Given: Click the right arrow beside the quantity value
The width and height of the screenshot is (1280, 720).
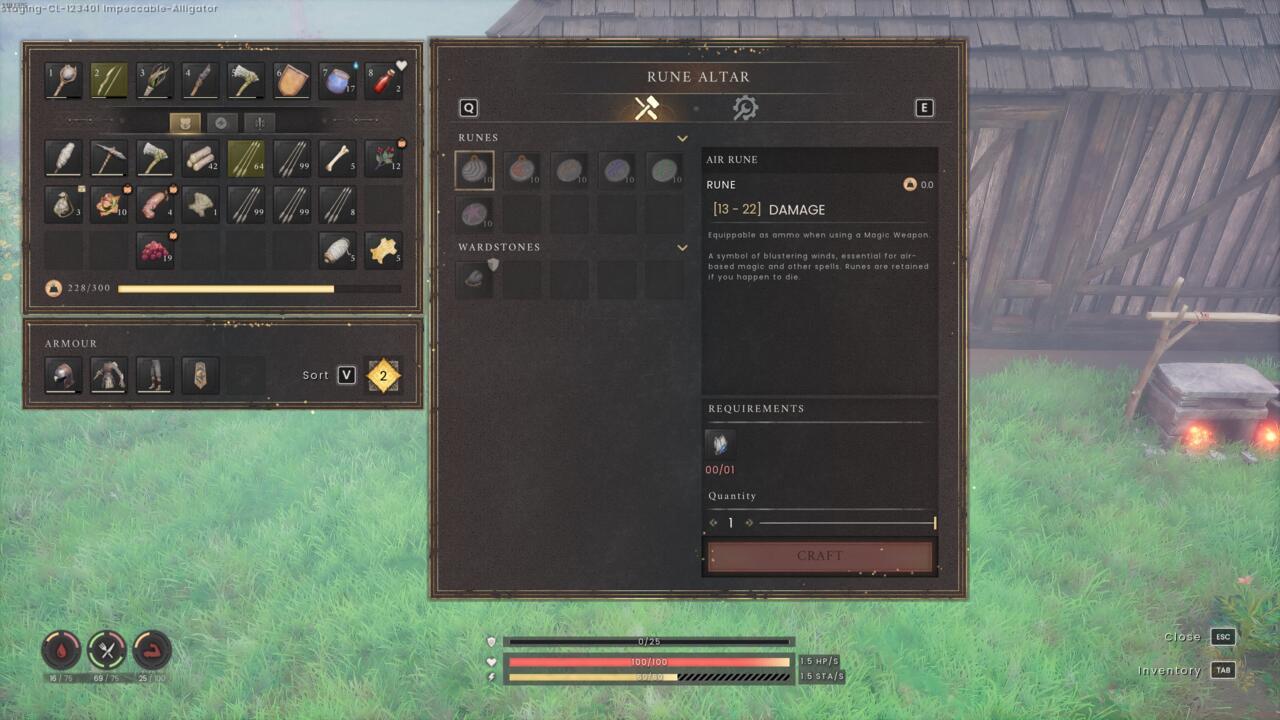Looking at the screenshot, I should [748, 522].
